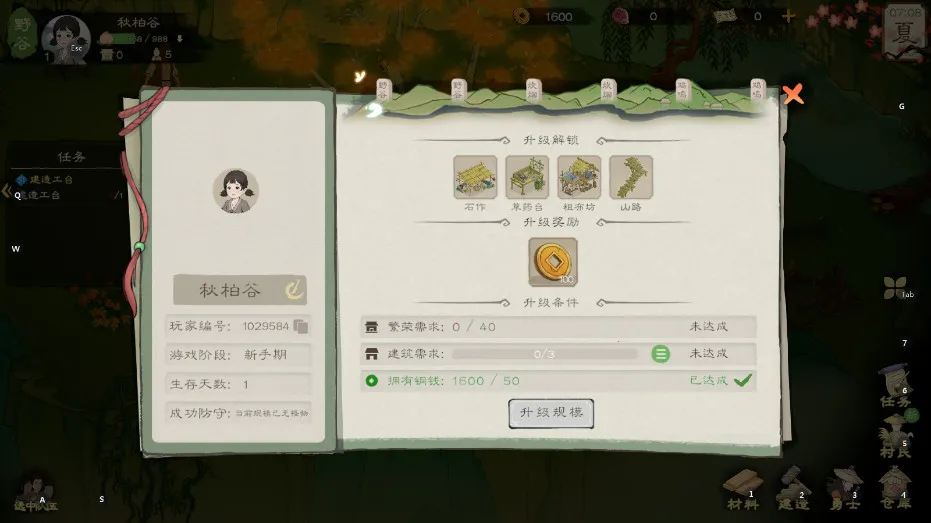Click the player avatar in the panel

tap(236, 190)
